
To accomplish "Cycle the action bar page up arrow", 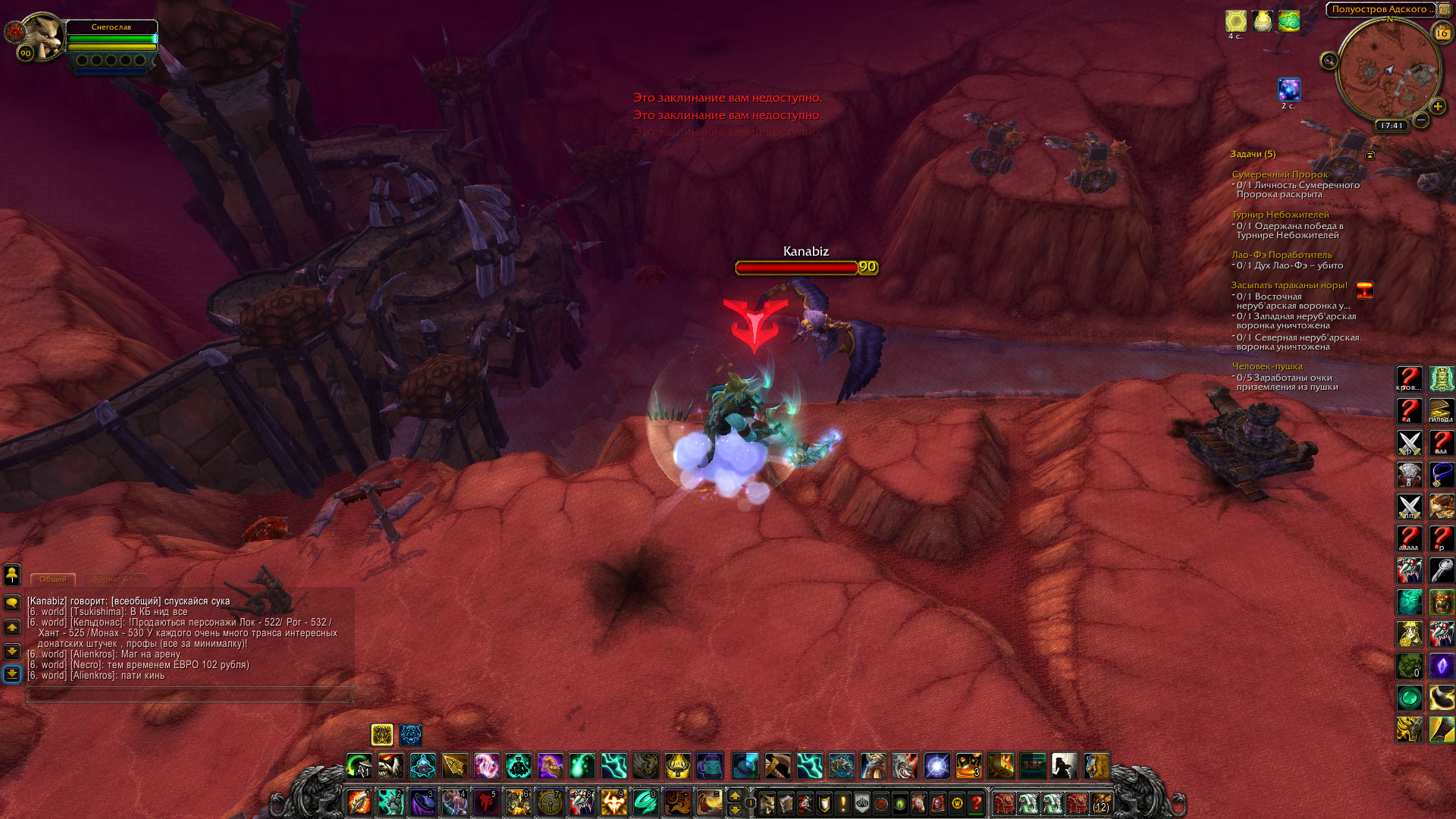I will [x=734, y=795].
